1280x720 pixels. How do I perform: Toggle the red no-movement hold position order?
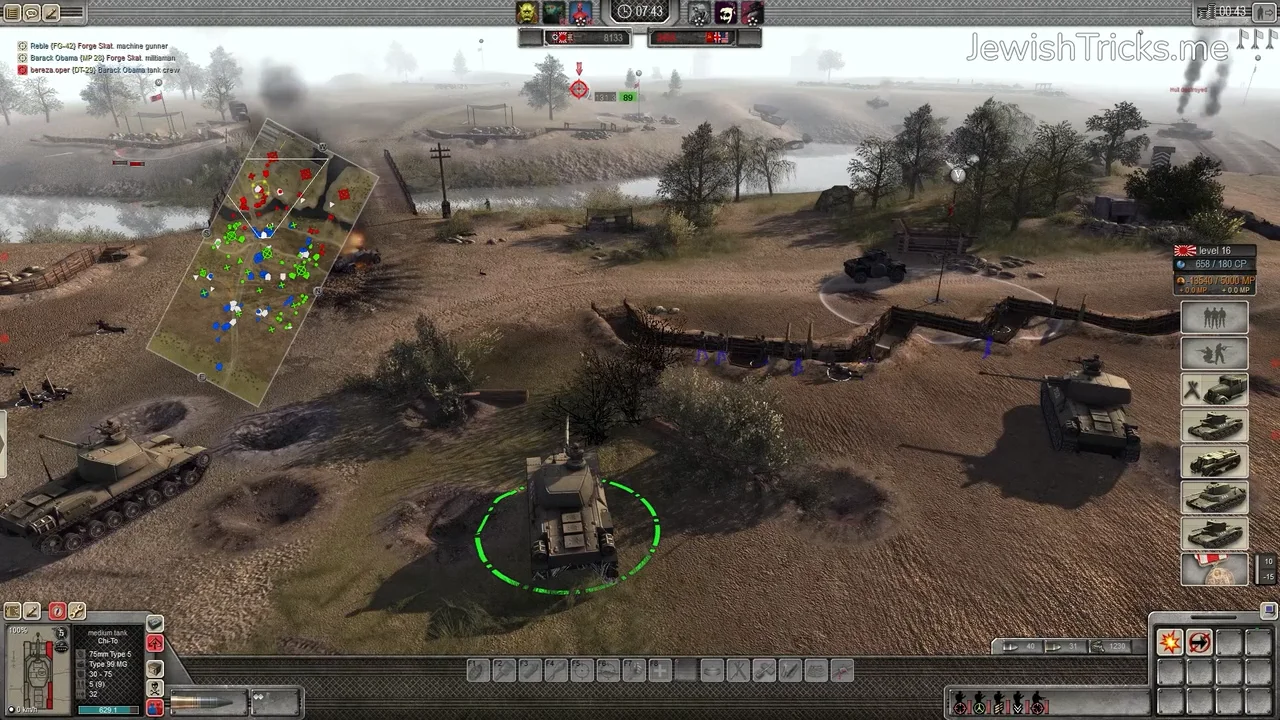click(x=1199, y=642)
